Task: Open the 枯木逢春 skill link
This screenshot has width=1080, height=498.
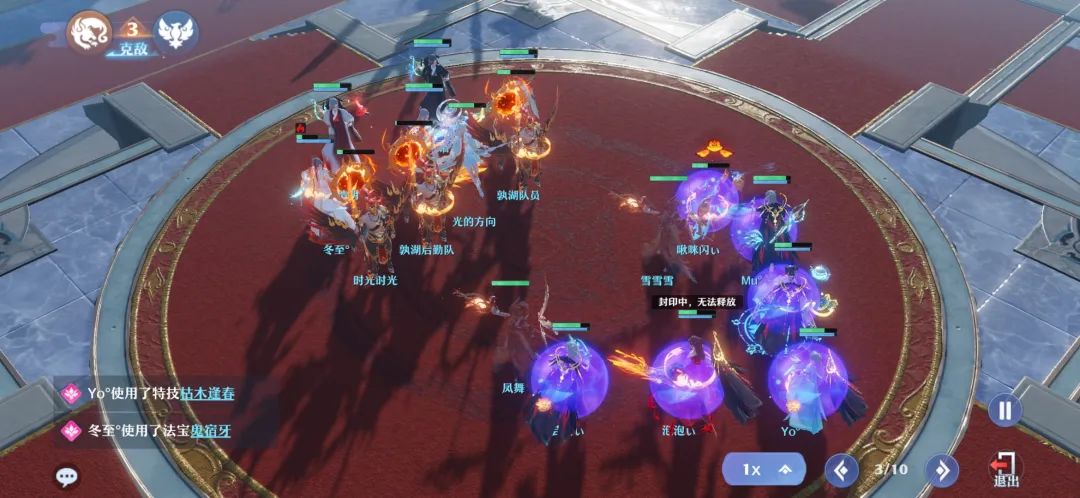Action: (207, 393)
